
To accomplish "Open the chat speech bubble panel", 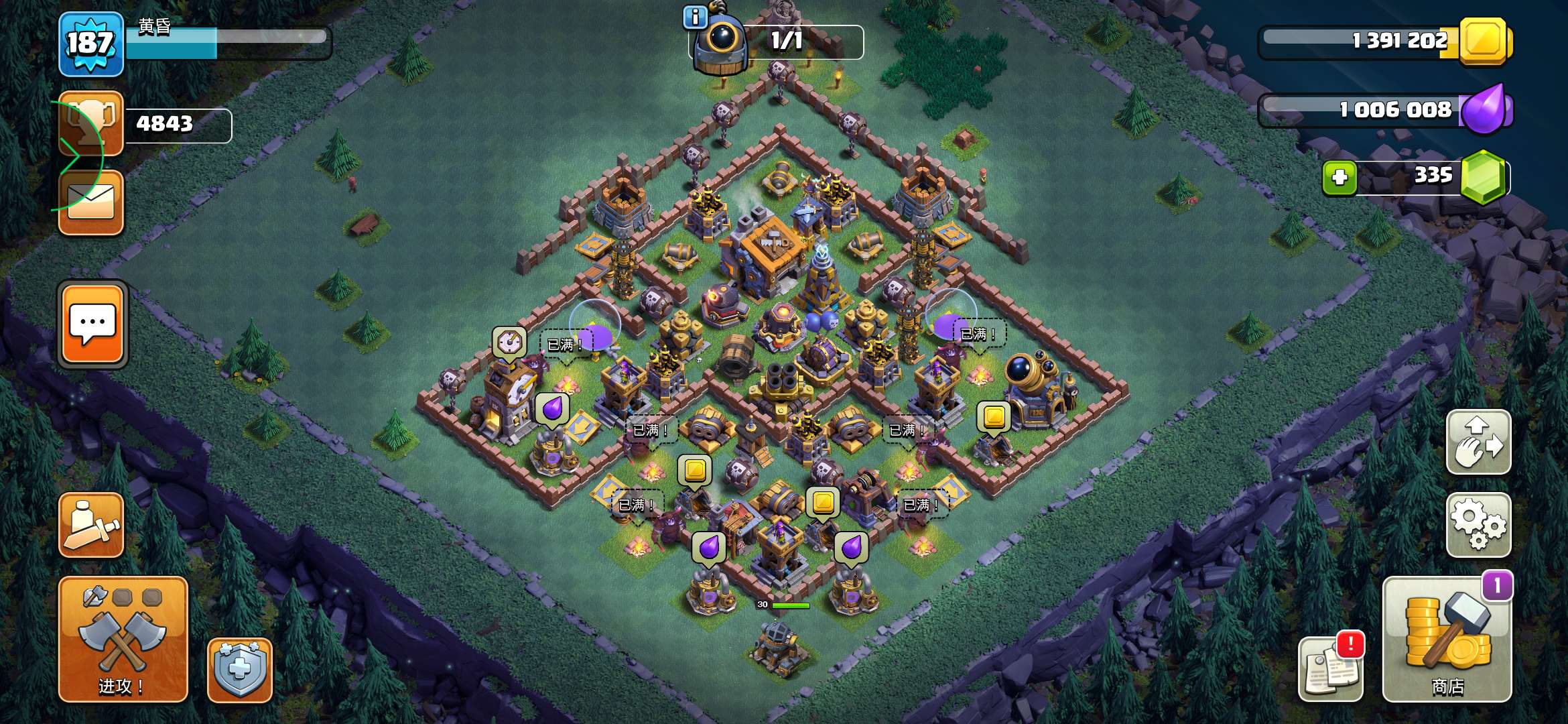I will click(x=92, y=324).
